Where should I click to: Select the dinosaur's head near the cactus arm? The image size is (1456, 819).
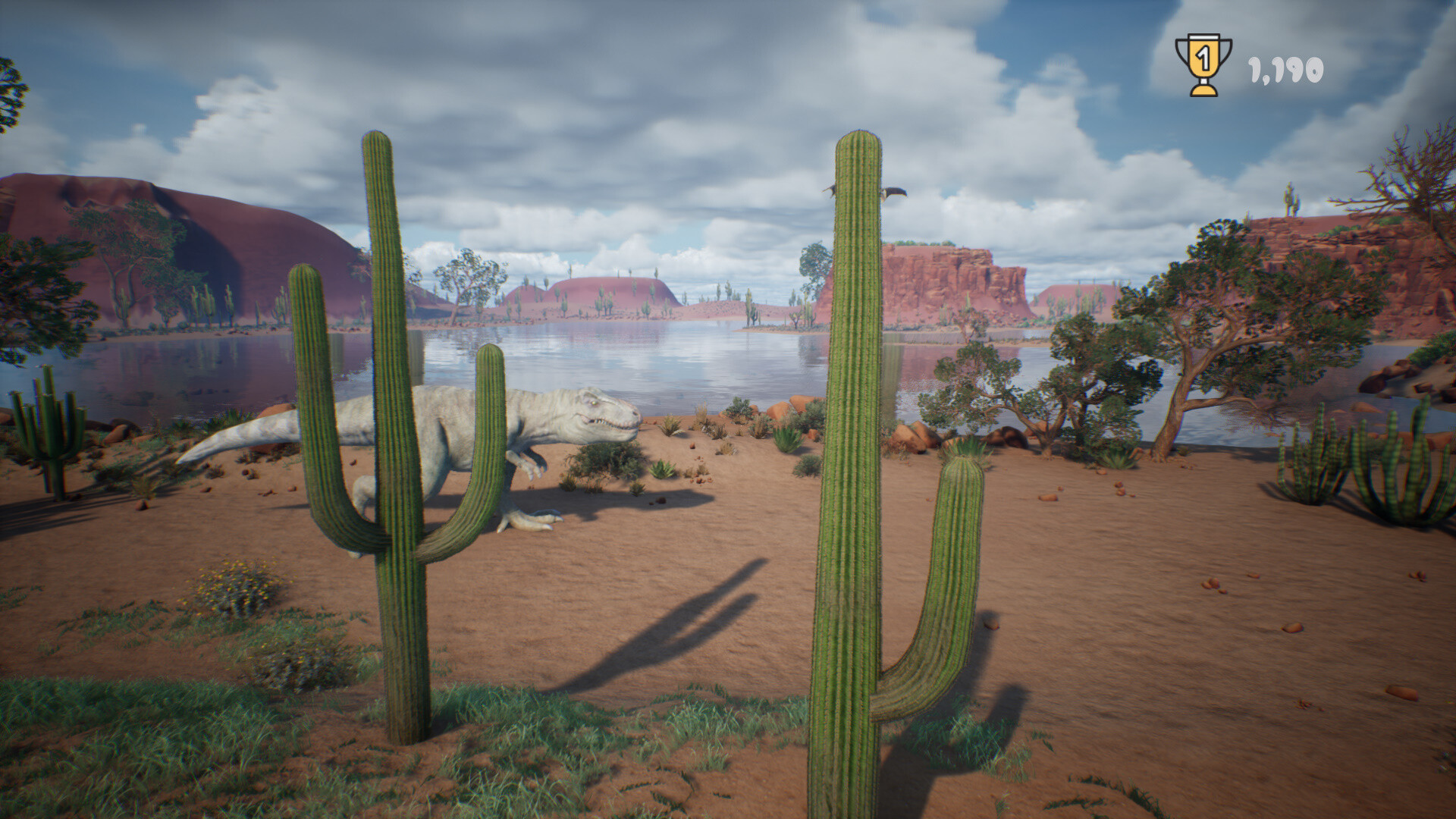(x=599, y=413)
